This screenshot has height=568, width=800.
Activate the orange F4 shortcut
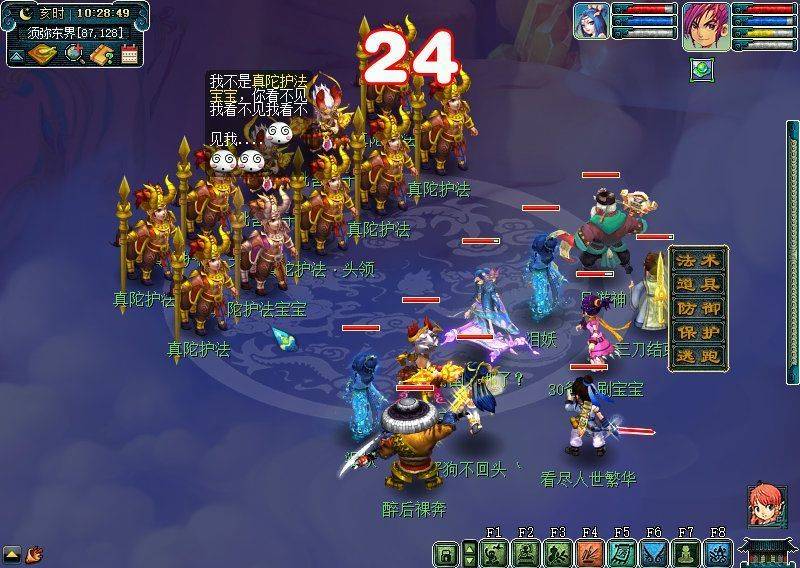590,553
